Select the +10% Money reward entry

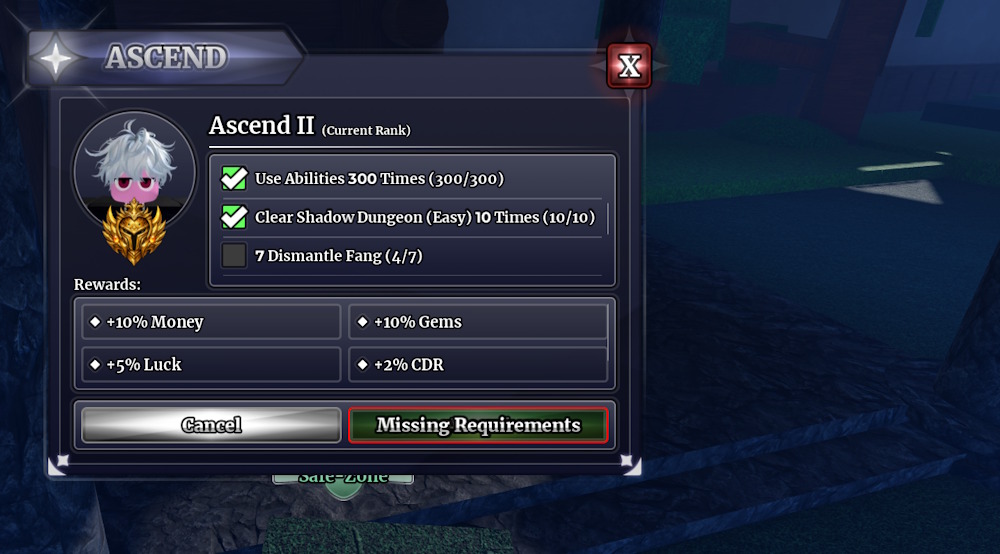point(212,322)
